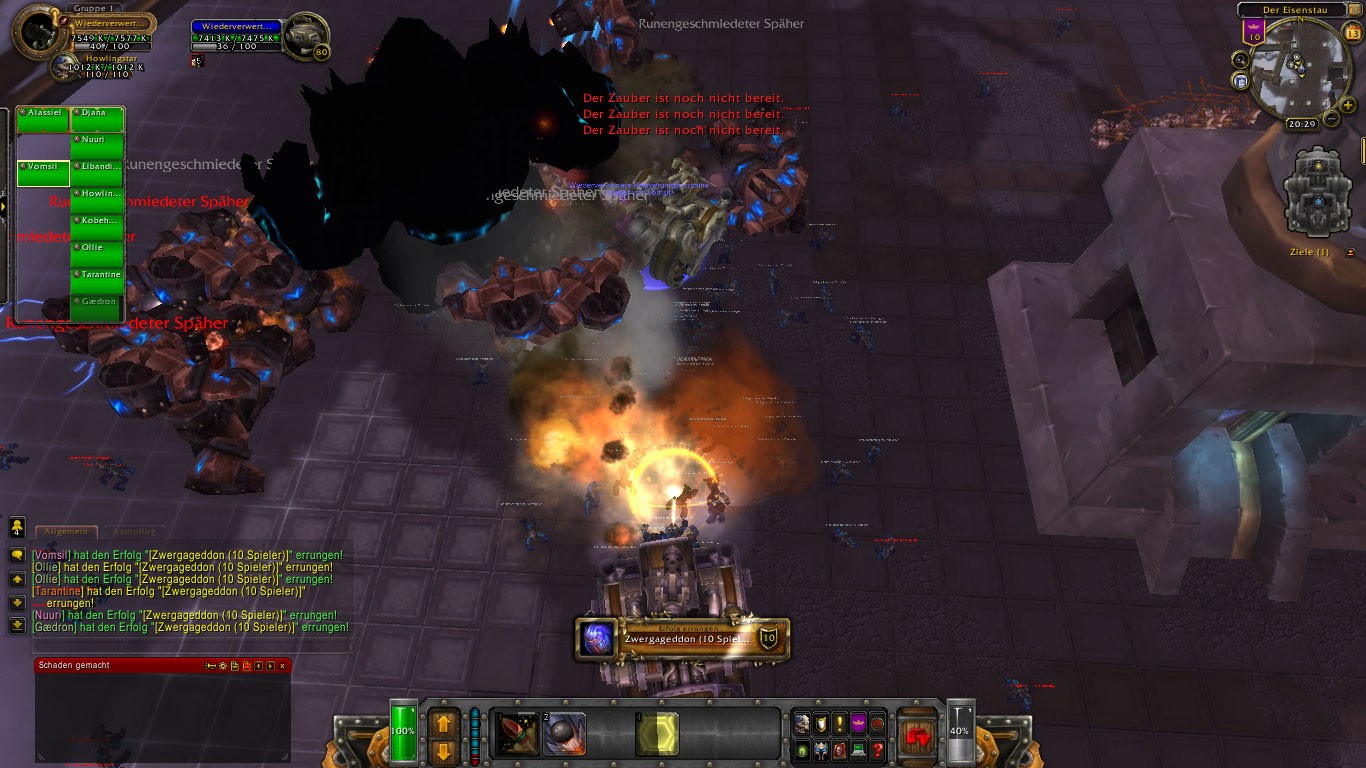
Task: Open the quest log exclamation mark icon
Action: (839, 722)
